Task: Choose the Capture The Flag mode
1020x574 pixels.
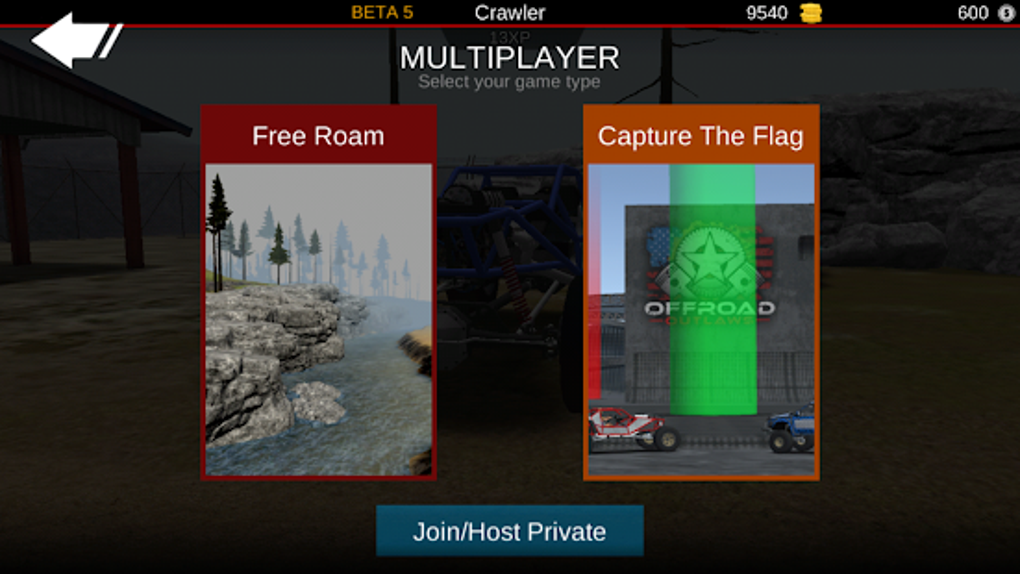Action: [x=701, y=292]
